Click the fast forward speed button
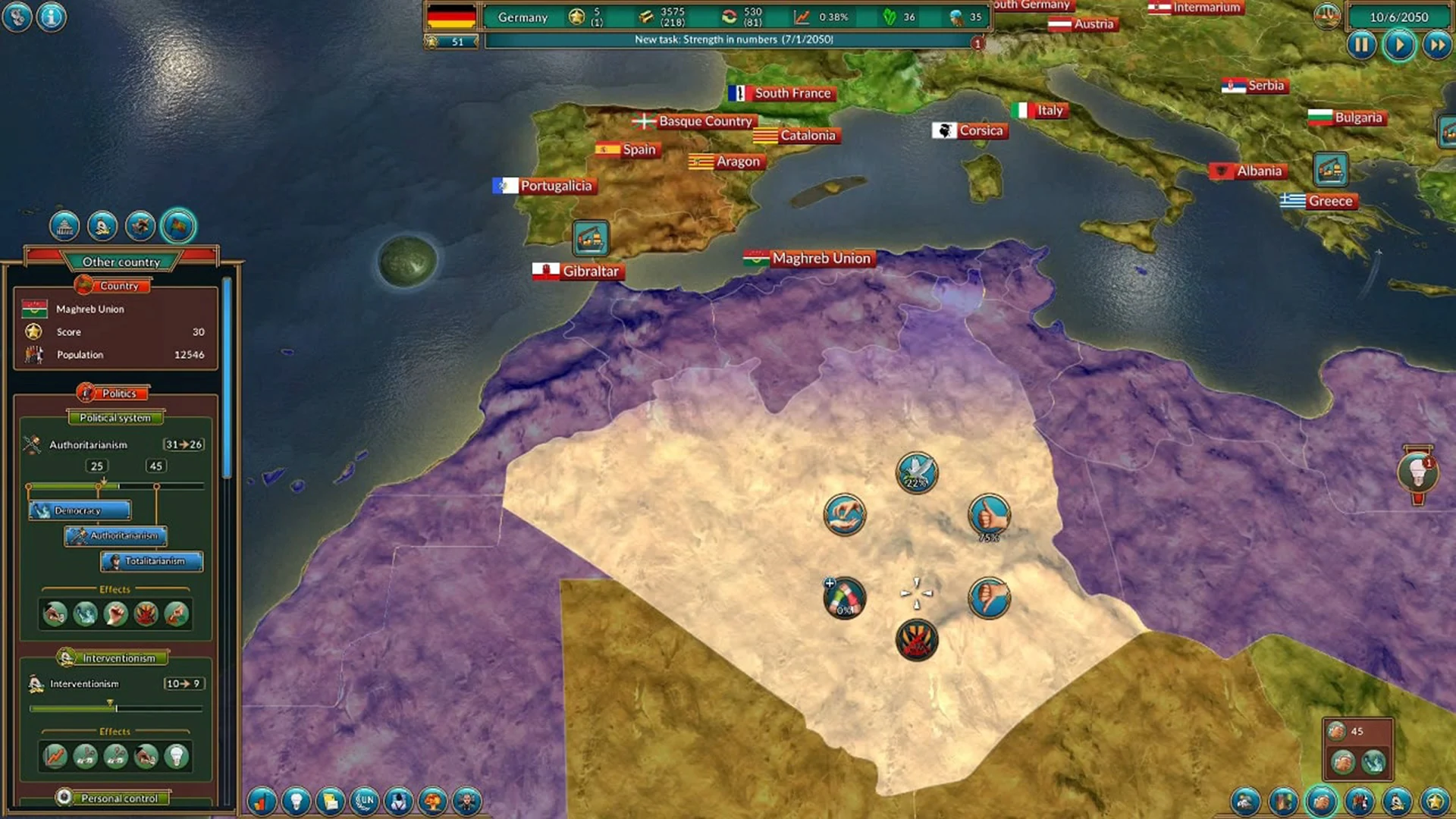 point(1438,45)
